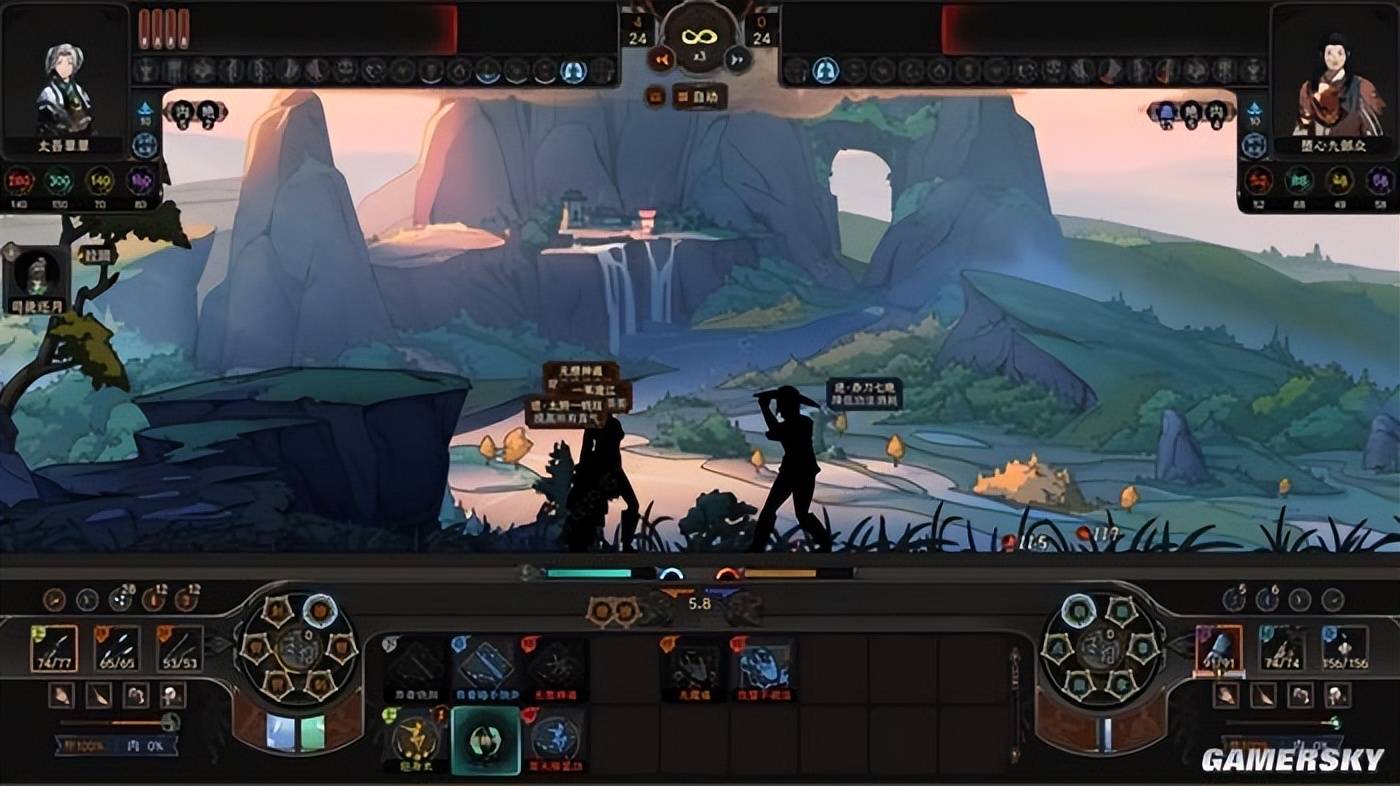
Task: Click the glowing blue lungs status icon
Action: click(x=573, y=71)
